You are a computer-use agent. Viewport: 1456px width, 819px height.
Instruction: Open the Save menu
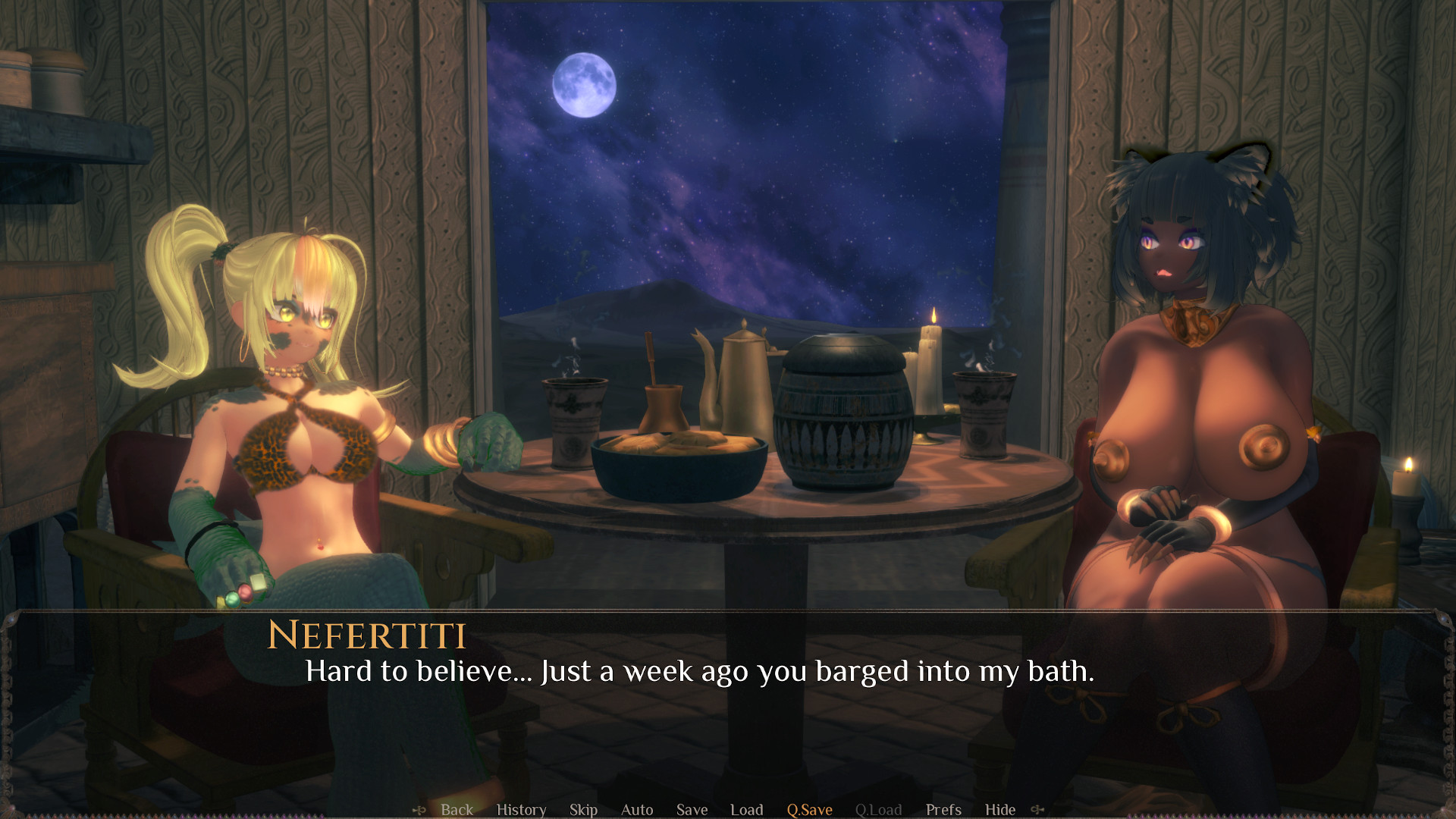coord(692,809)
